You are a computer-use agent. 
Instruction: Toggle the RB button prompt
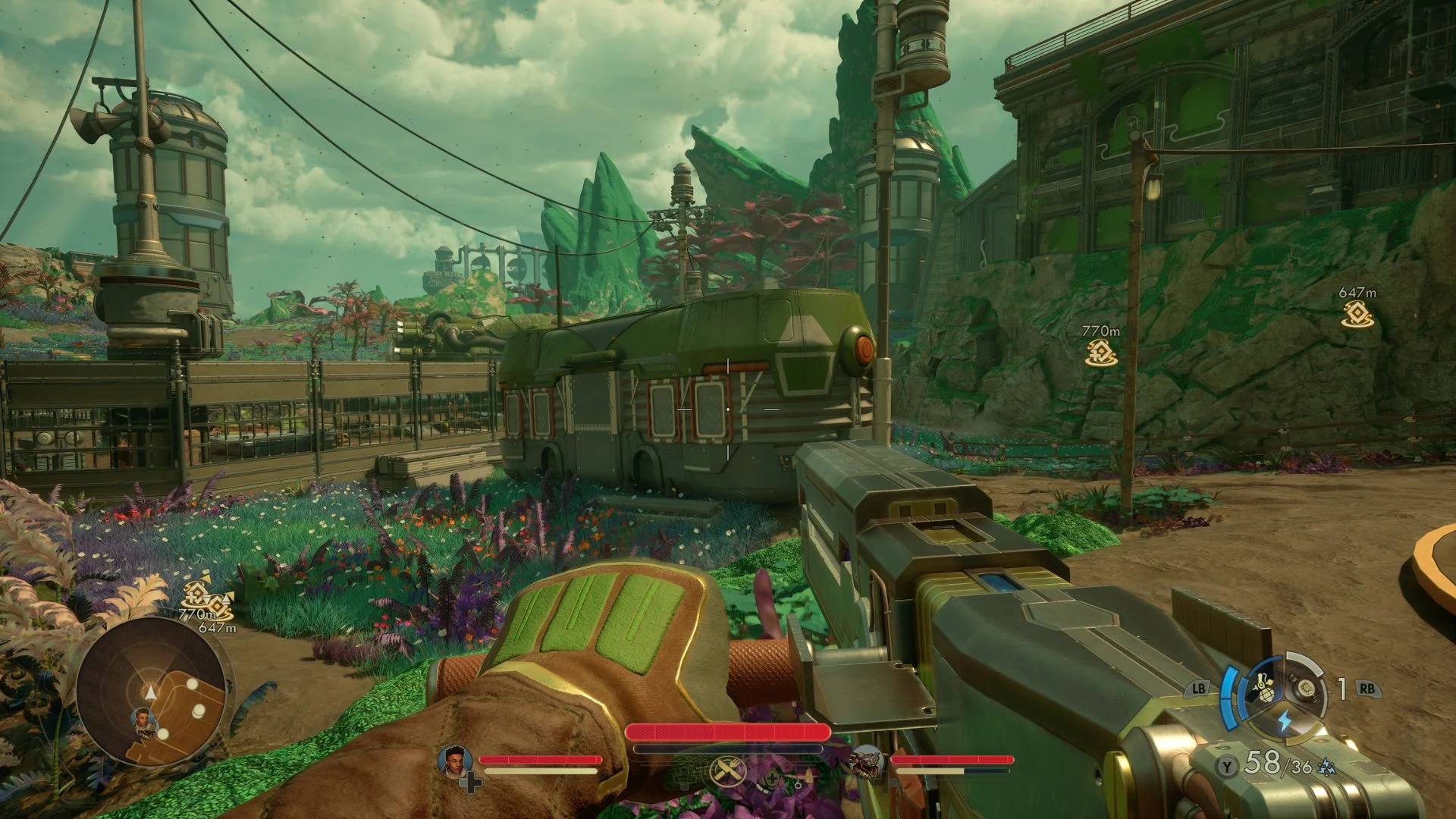point(1368,689)
